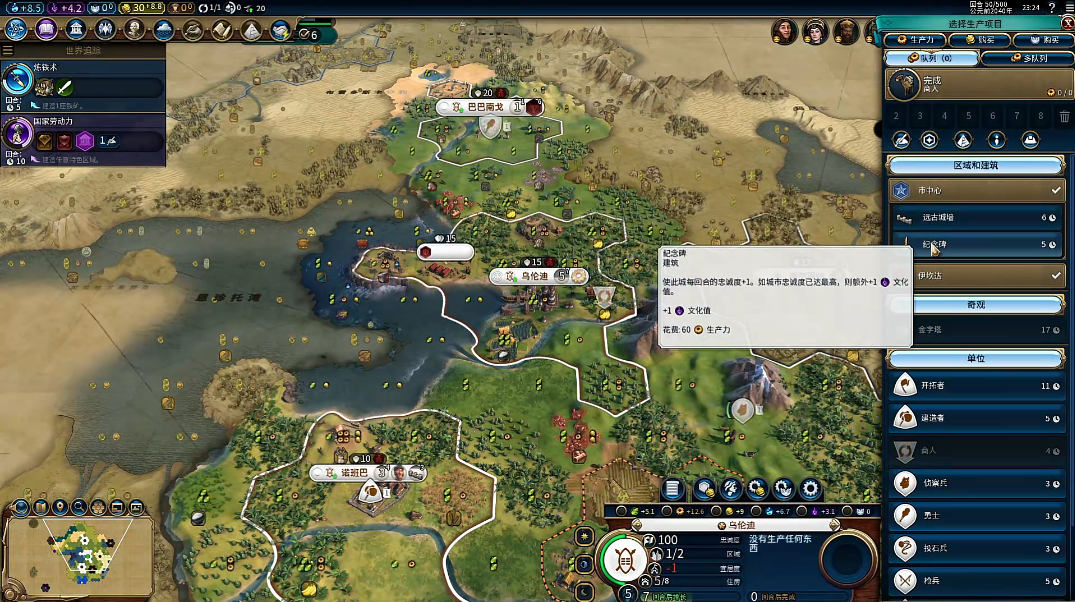Queue a 建造者 builder unit
The width and height of the screenshot is (1075, 602).
pyautogui.click(x=974, y=418)
